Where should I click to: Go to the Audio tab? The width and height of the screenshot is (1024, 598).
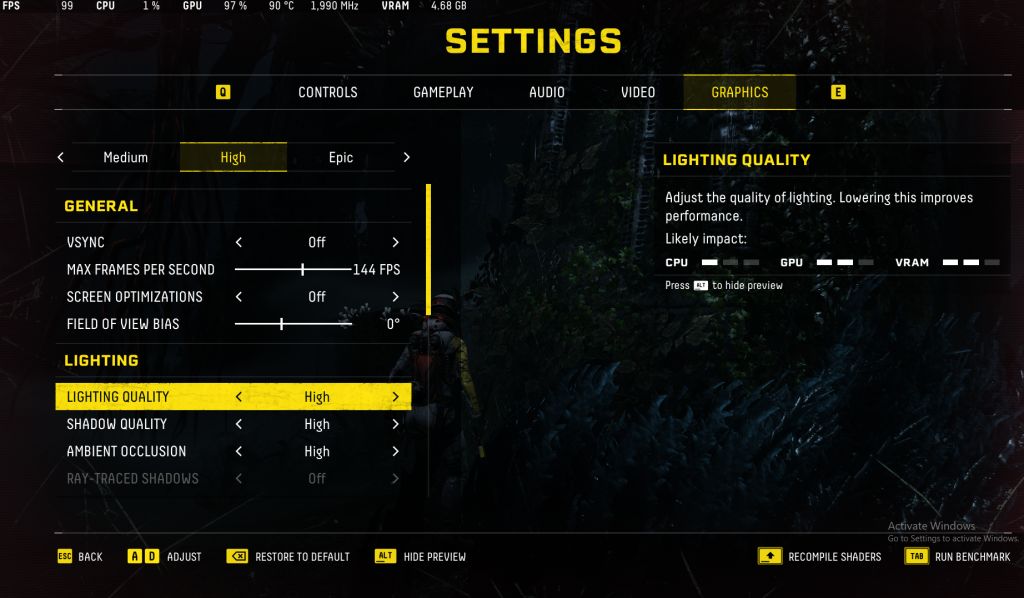click(547, 92)
